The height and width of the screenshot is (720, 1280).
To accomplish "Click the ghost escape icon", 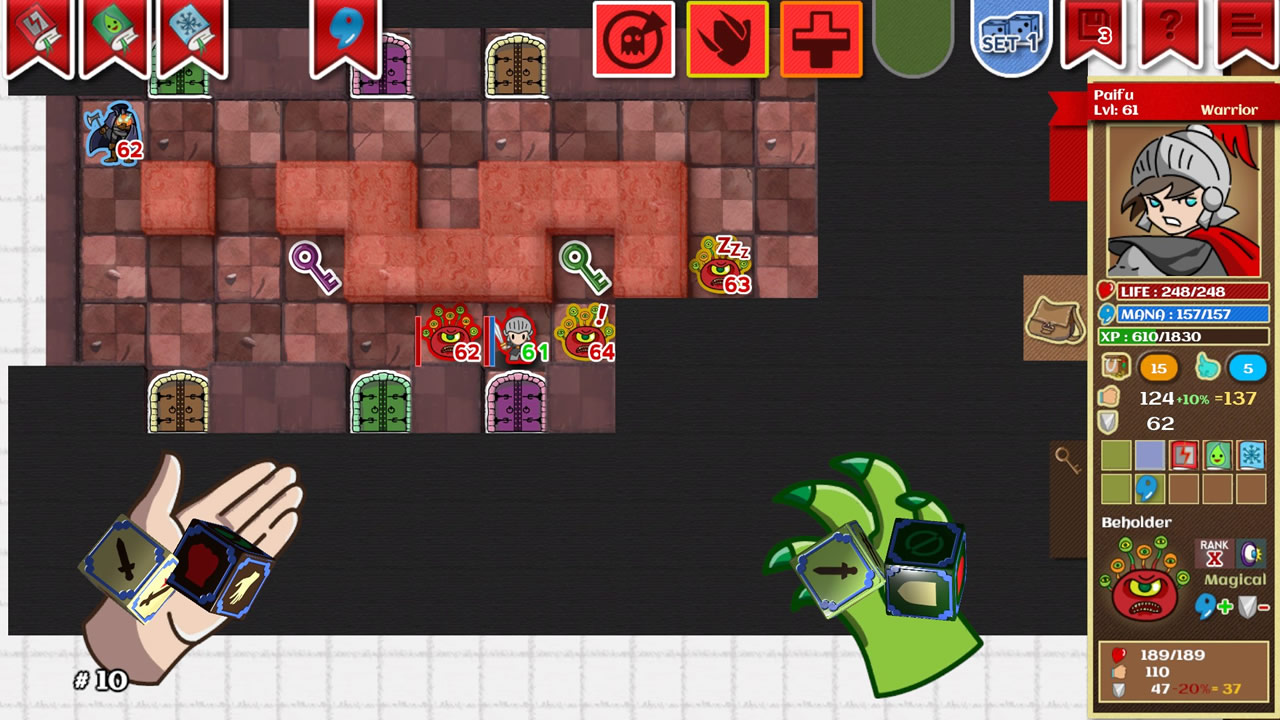I will pyautogui.click(x=635, y=38).
